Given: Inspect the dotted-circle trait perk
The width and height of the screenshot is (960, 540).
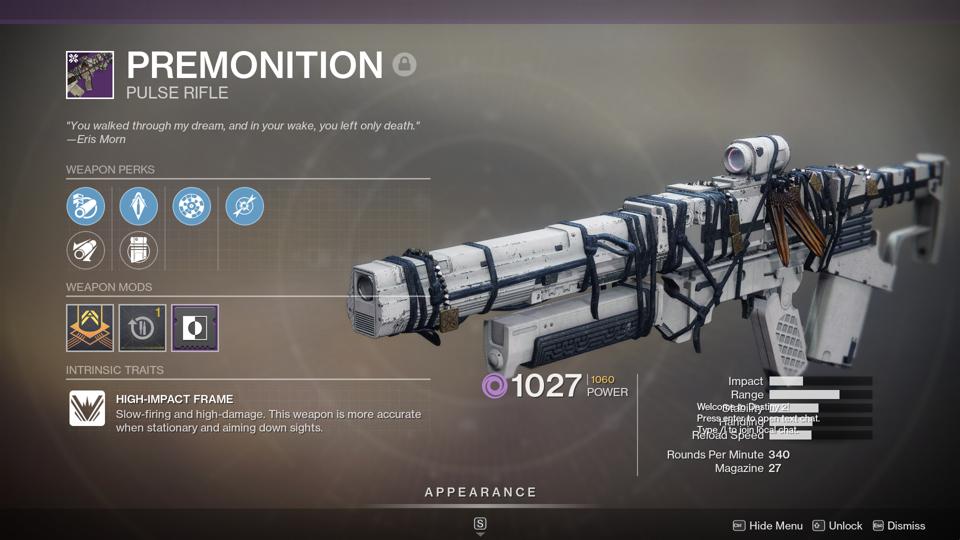Looking at the screenshot, I should coord(192,207).
